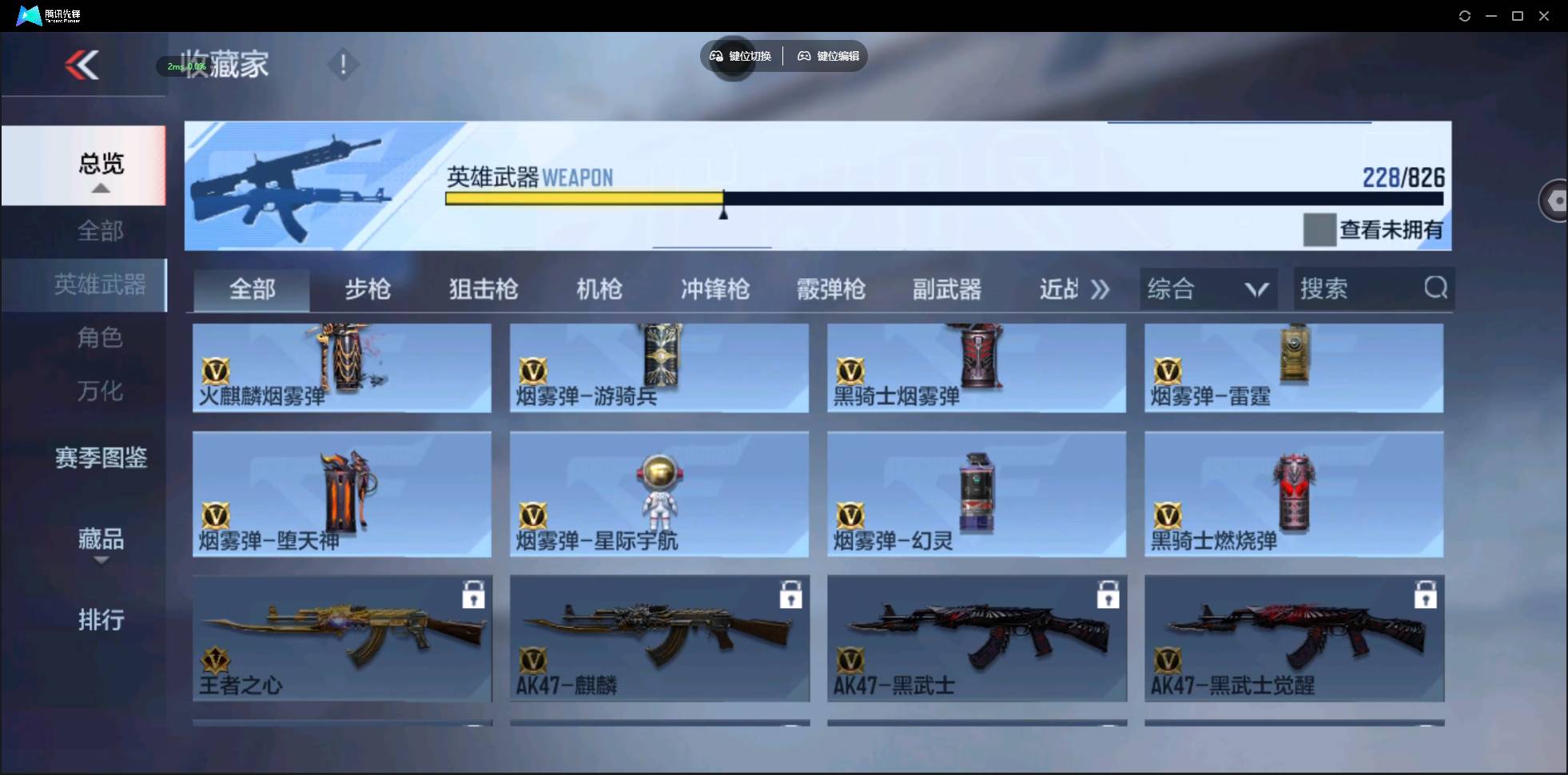Open the 综合 sorting dropdown

(x=1207, y=288)
